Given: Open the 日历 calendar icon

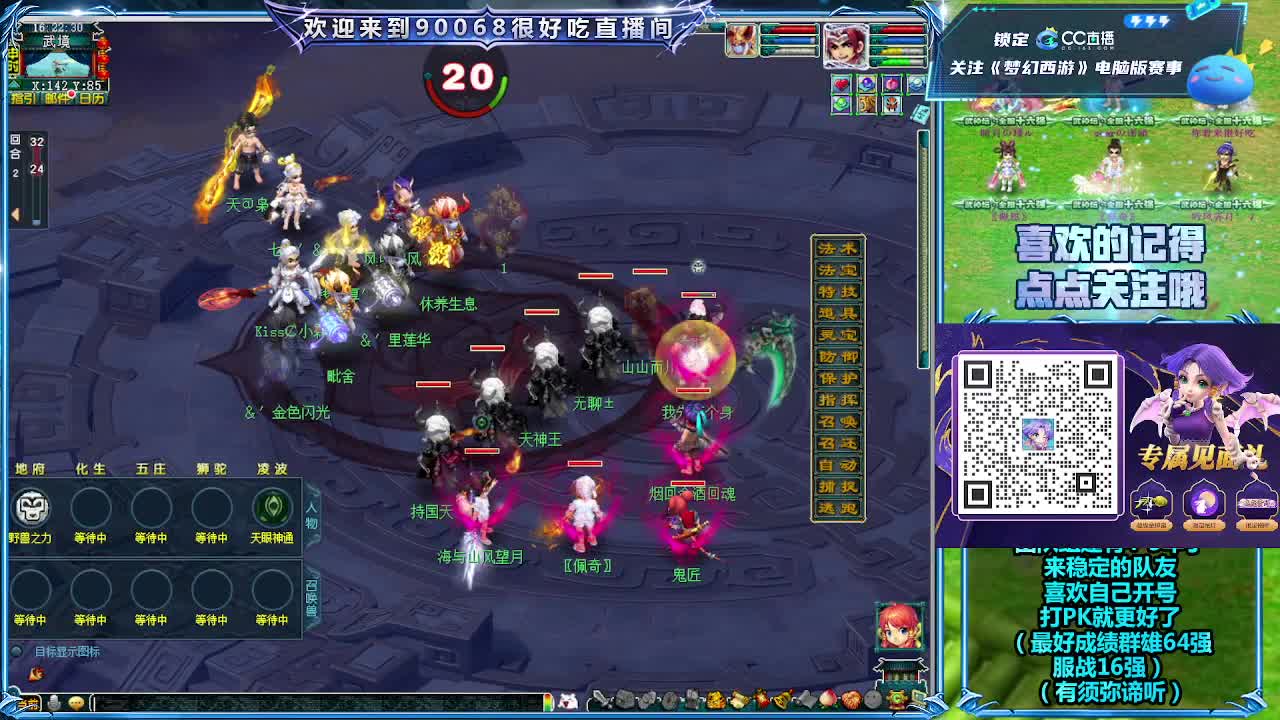Looking at the screenshot, I should (x=90, y=97).
